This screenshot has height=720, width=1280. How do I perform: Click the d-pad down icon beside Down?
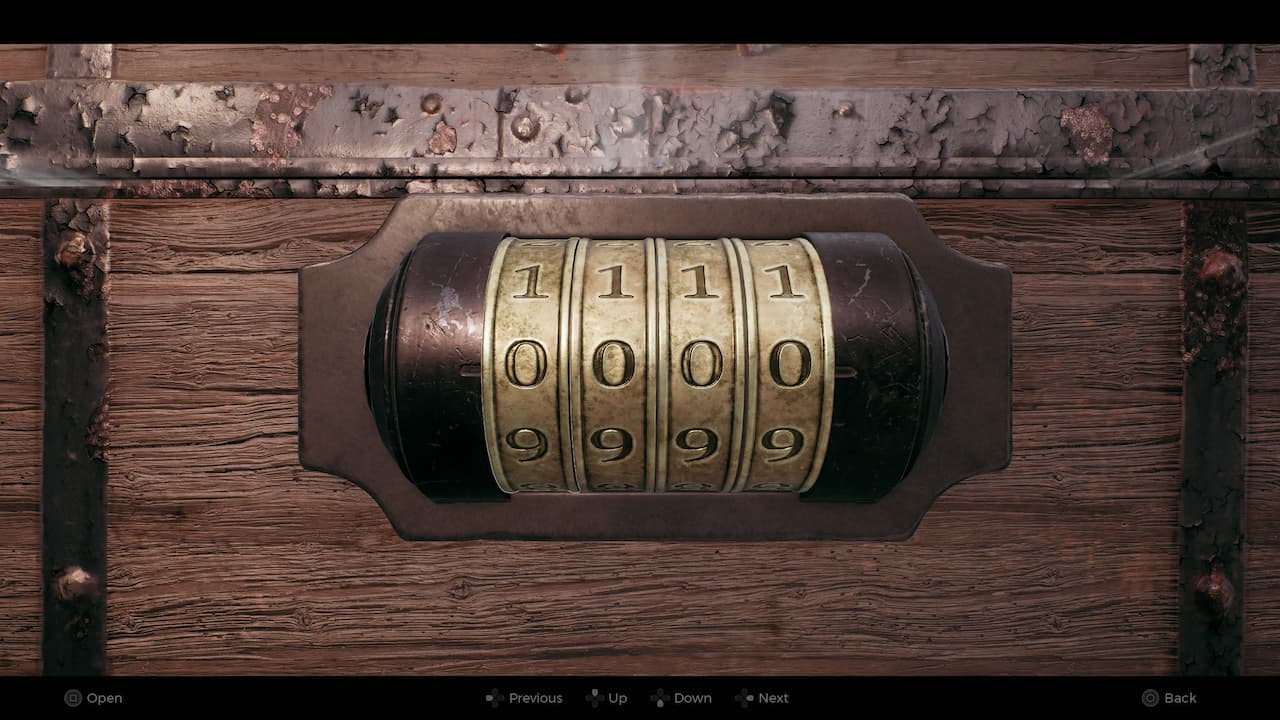coord(659,697)
